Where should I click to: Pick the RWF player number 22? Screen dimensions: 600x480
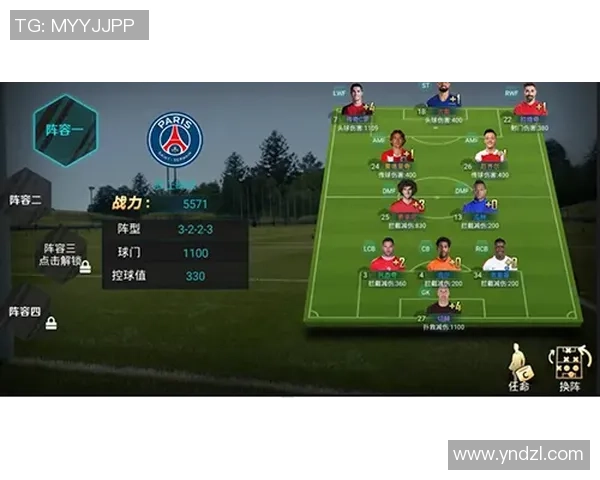pos(528,103)
